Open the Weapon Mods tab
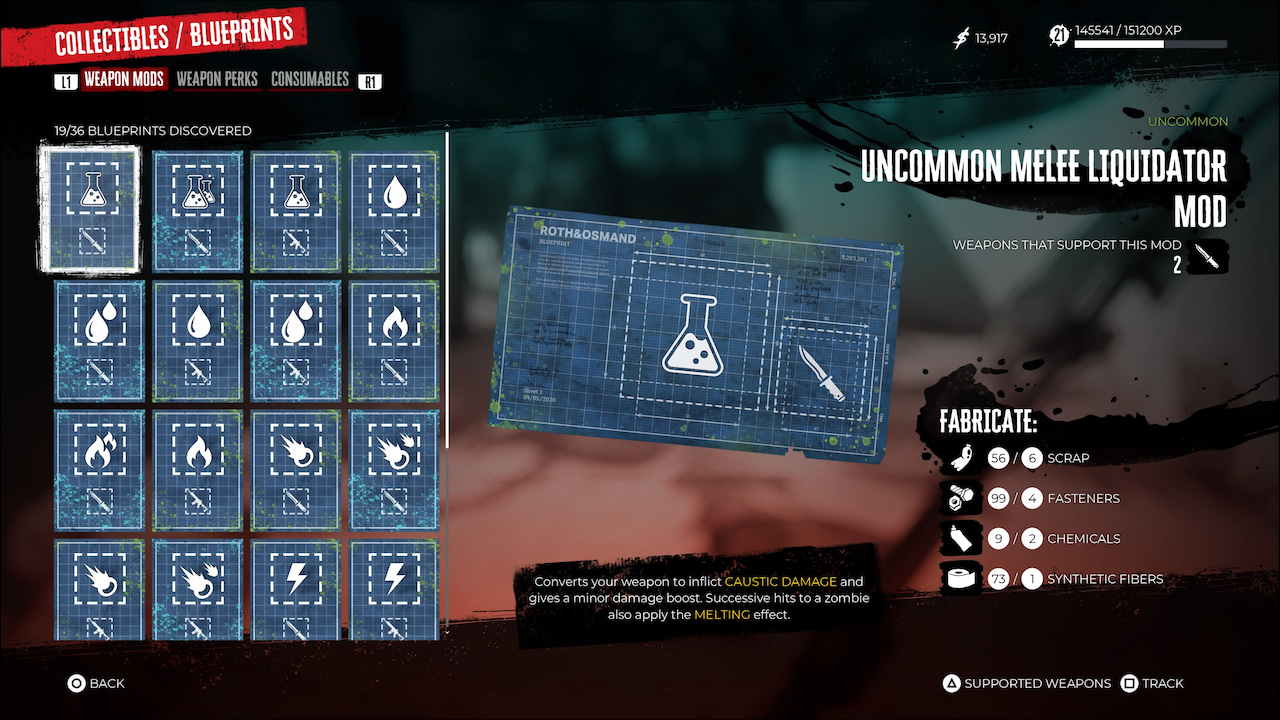This screenshot has height=720, width=1280. [123, 79]
